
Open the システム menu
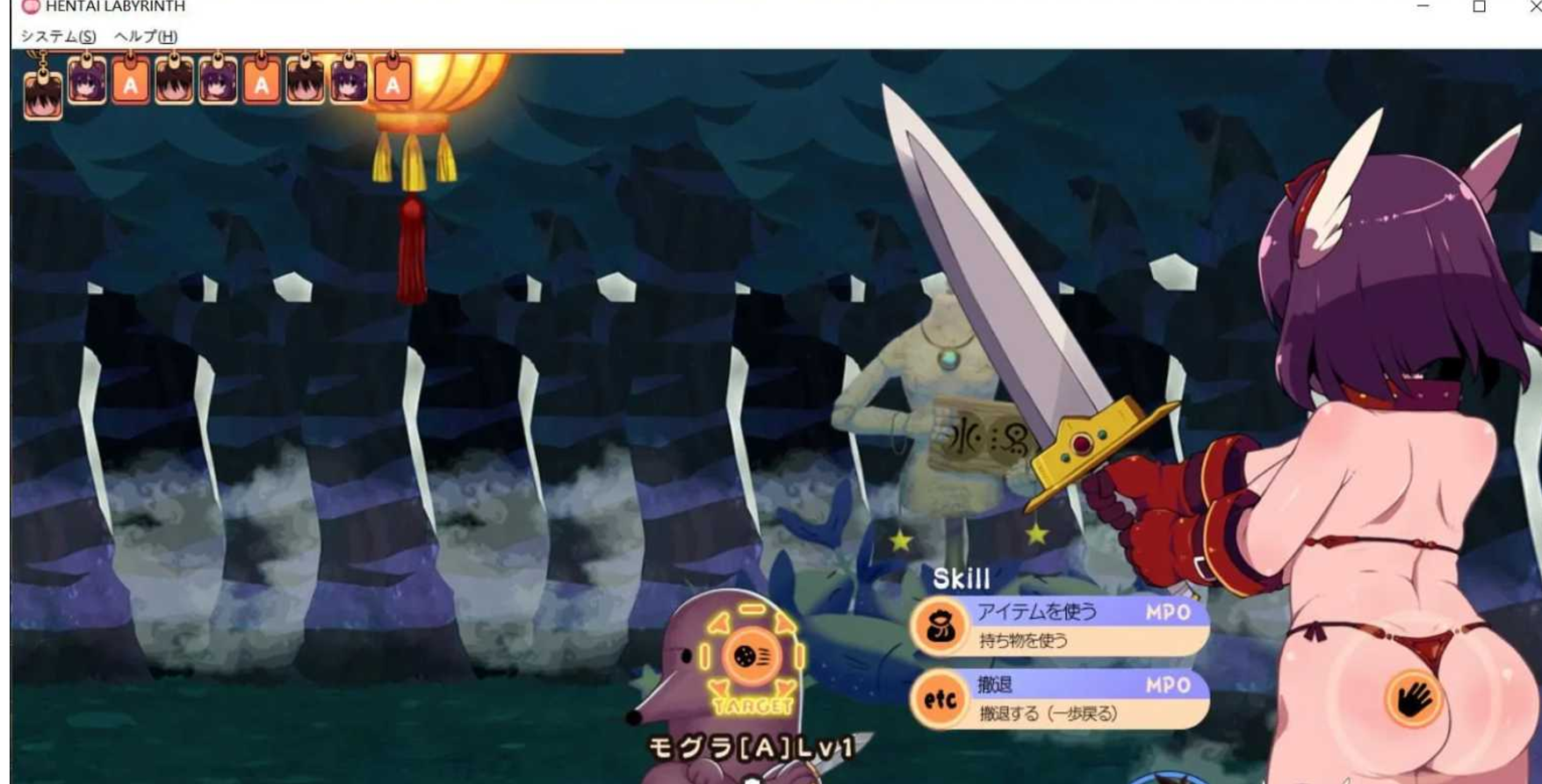click(58, 36)
